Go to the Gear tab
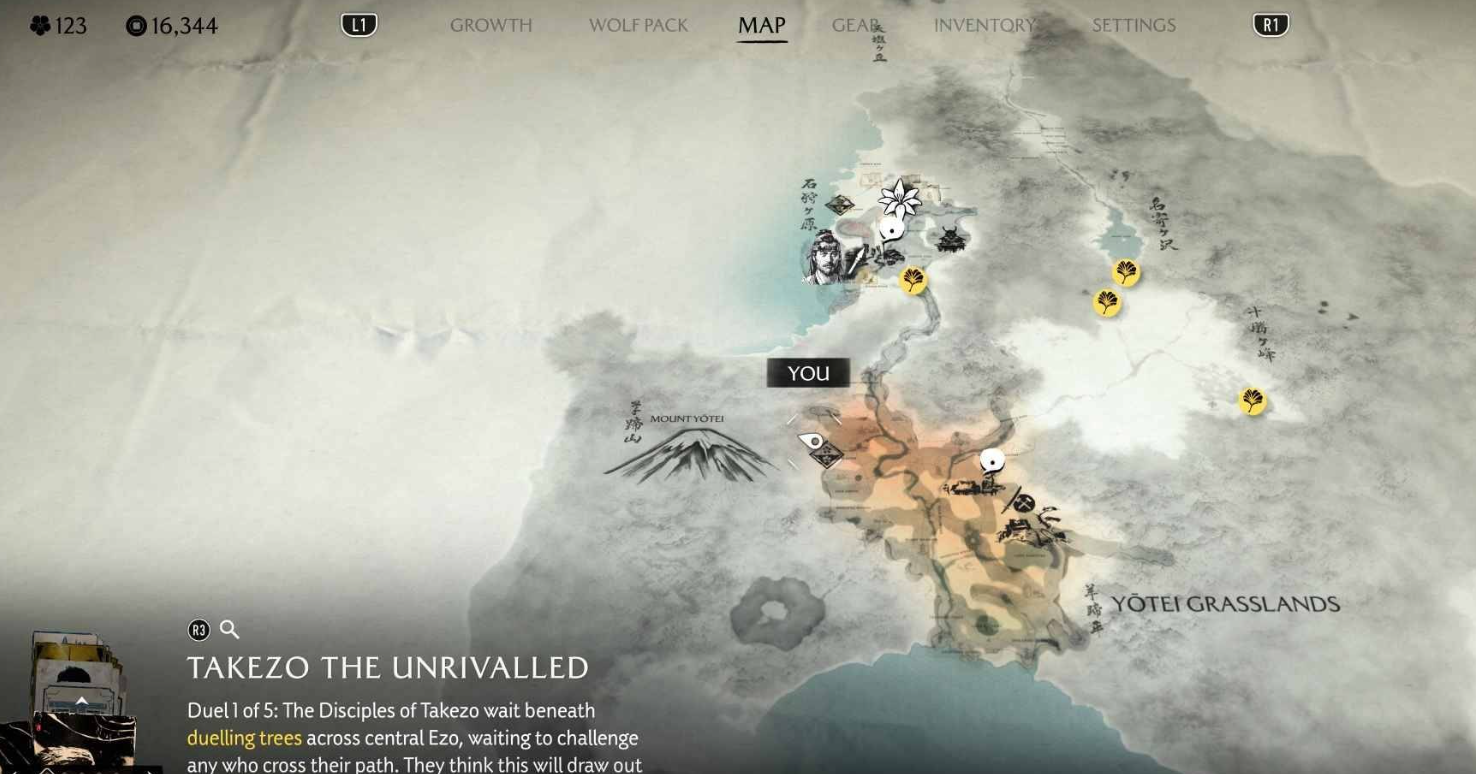Image resolution: width=1476 pixels, height=774 pixels. pos(855,25)
